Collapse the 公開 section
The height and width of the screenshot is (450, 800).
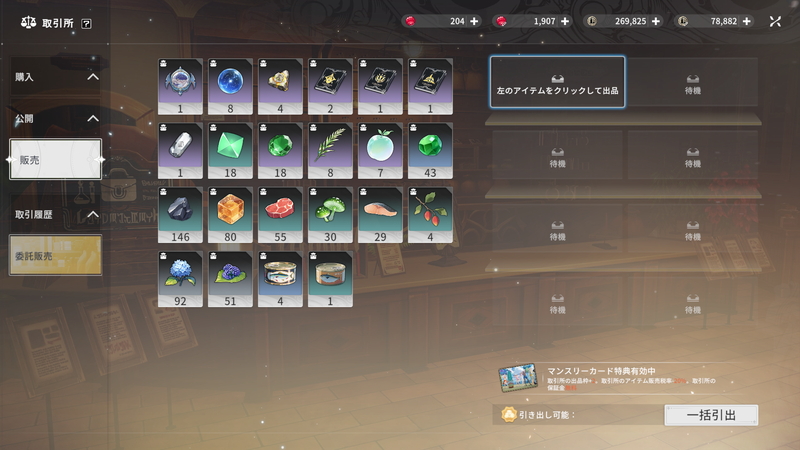tap(93, 118)
